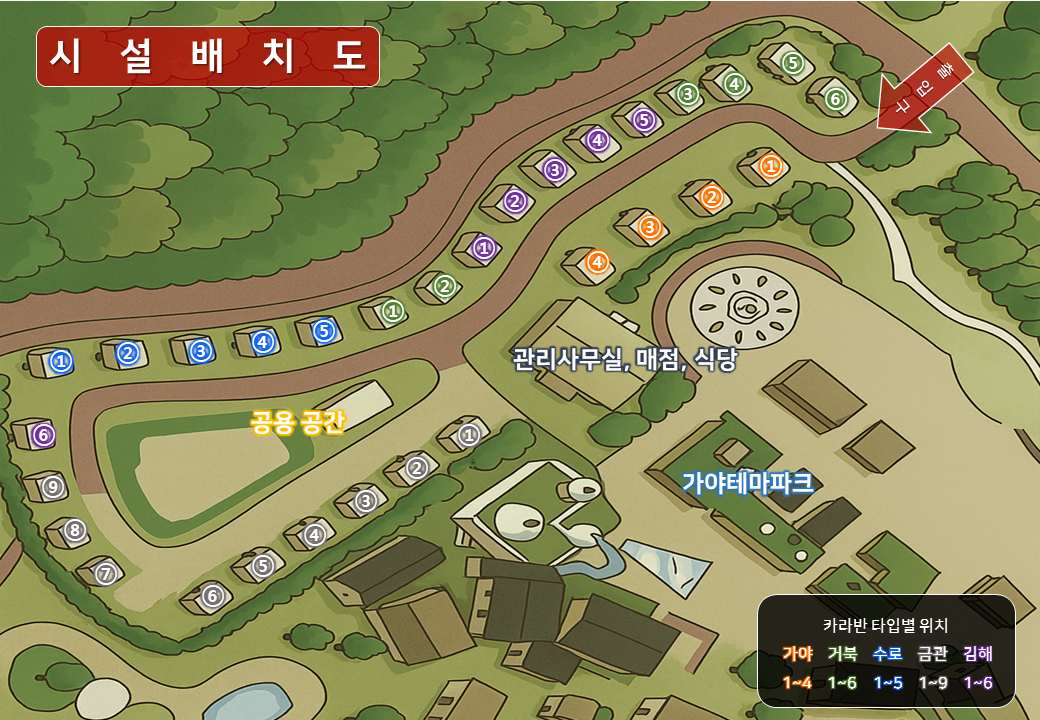Viewport: 1040px width, 720px height.
Task: Pick gray caravan marker number 1
Action: click(469, 435)
